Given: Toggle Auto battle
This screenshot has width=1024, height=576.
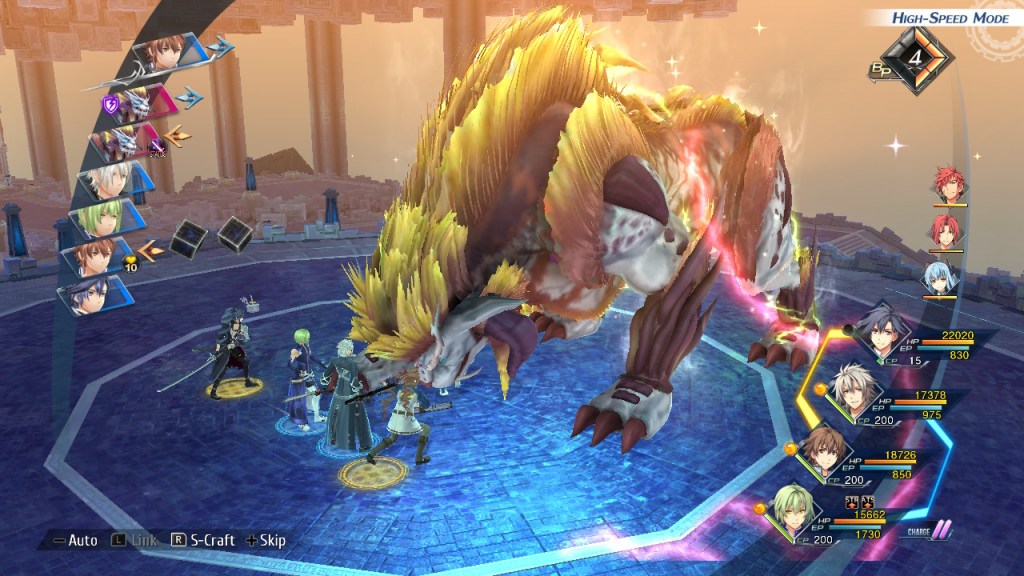Looking at the screenshot, I should pyautogui.click(x=75, y=540).
